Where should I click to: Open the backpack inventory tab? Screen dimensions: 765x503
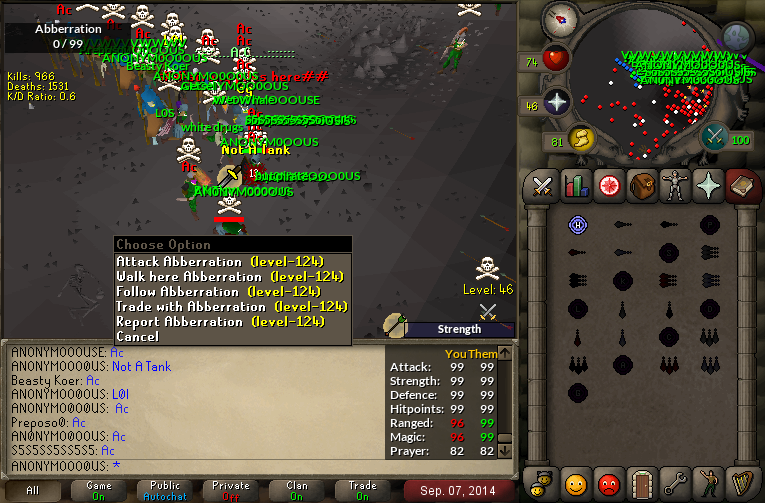641,186
